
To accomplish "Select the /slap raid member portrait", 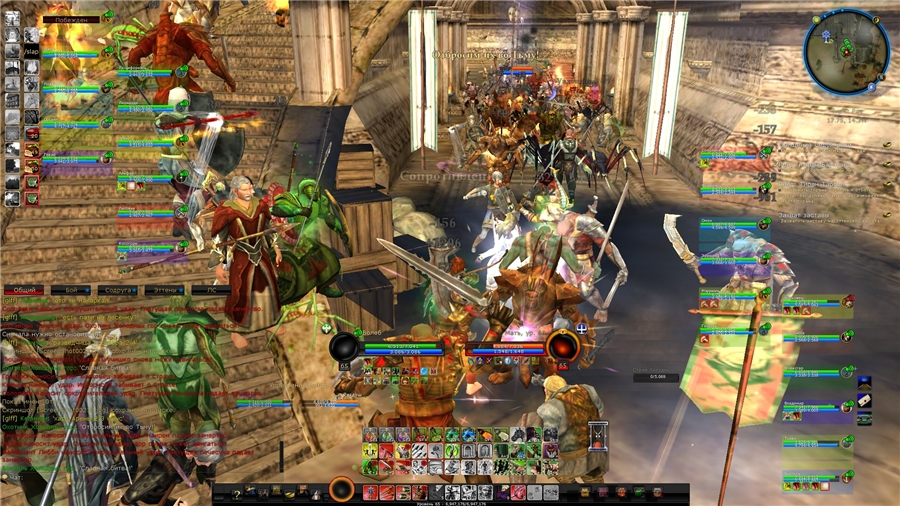I will [x=32, y=51].
